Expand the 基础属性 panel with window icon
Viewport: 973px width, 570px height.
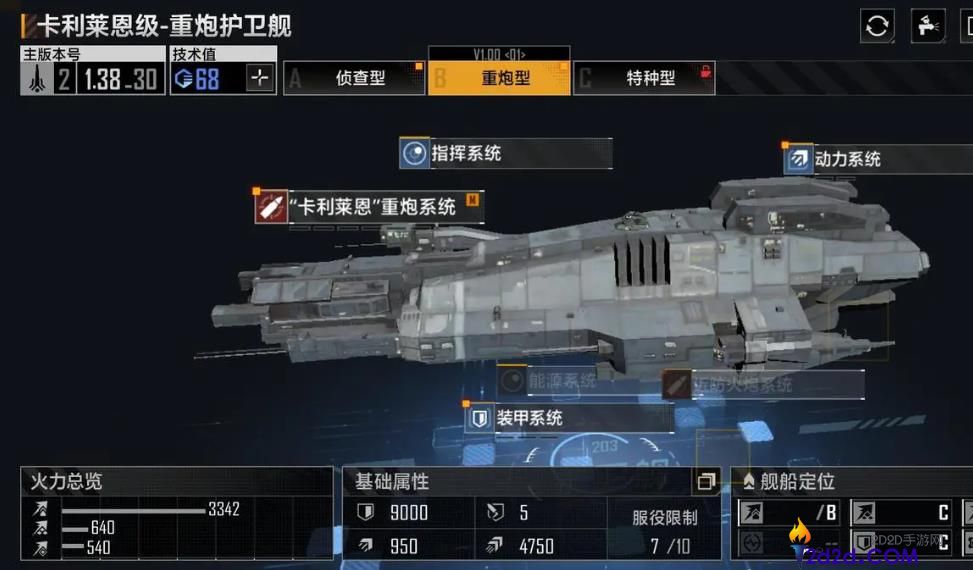tap(706, 482)
